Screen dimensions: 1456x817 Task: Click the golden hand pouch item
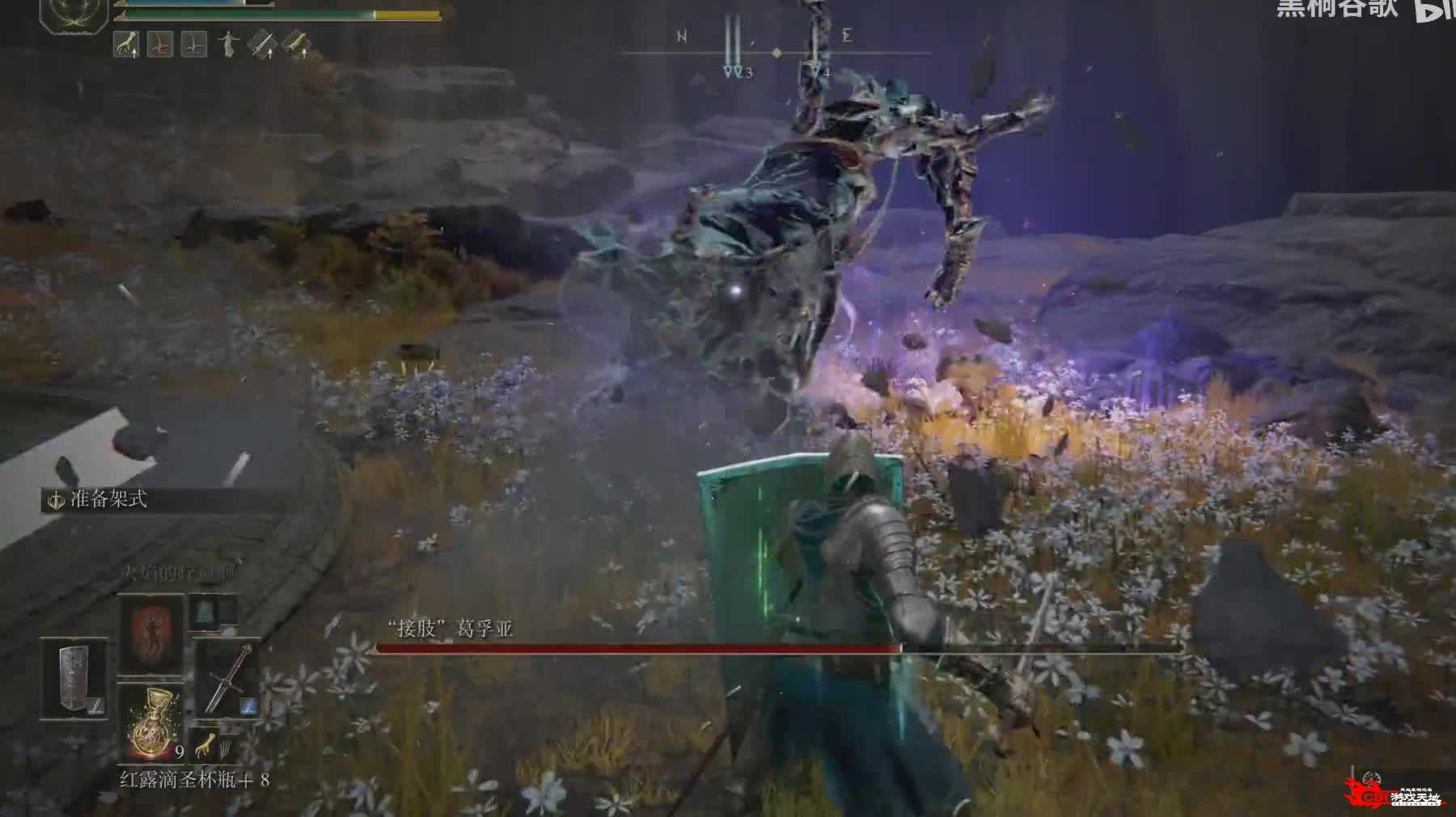pyautogui.click(x=205, y=743)
